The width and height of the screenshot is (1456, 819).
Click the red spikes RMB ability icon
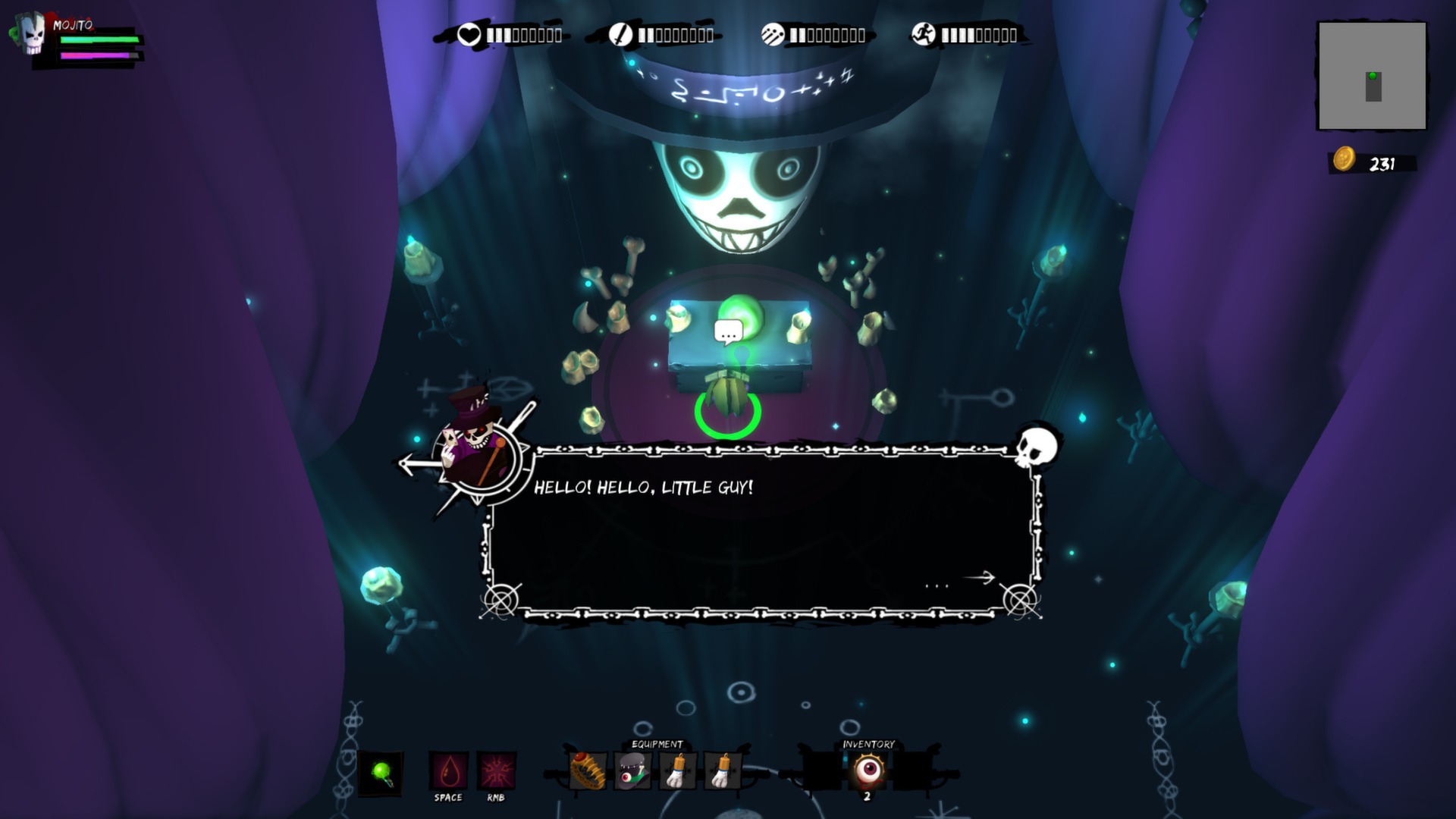click(494, 768)
